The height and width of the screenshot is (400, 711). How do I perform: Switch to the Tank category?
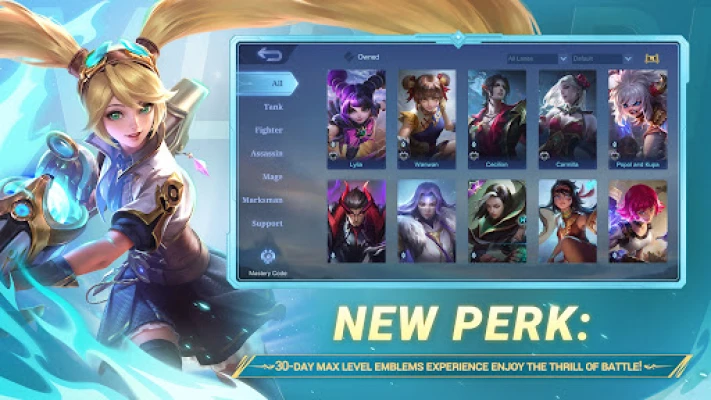point(272,106)
